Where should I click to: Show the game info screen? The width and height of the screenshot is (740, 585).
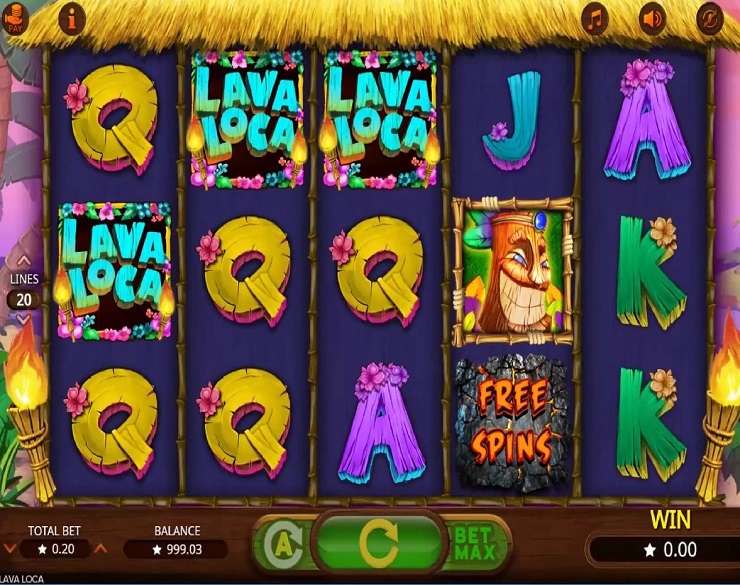[x=72, y=18]
